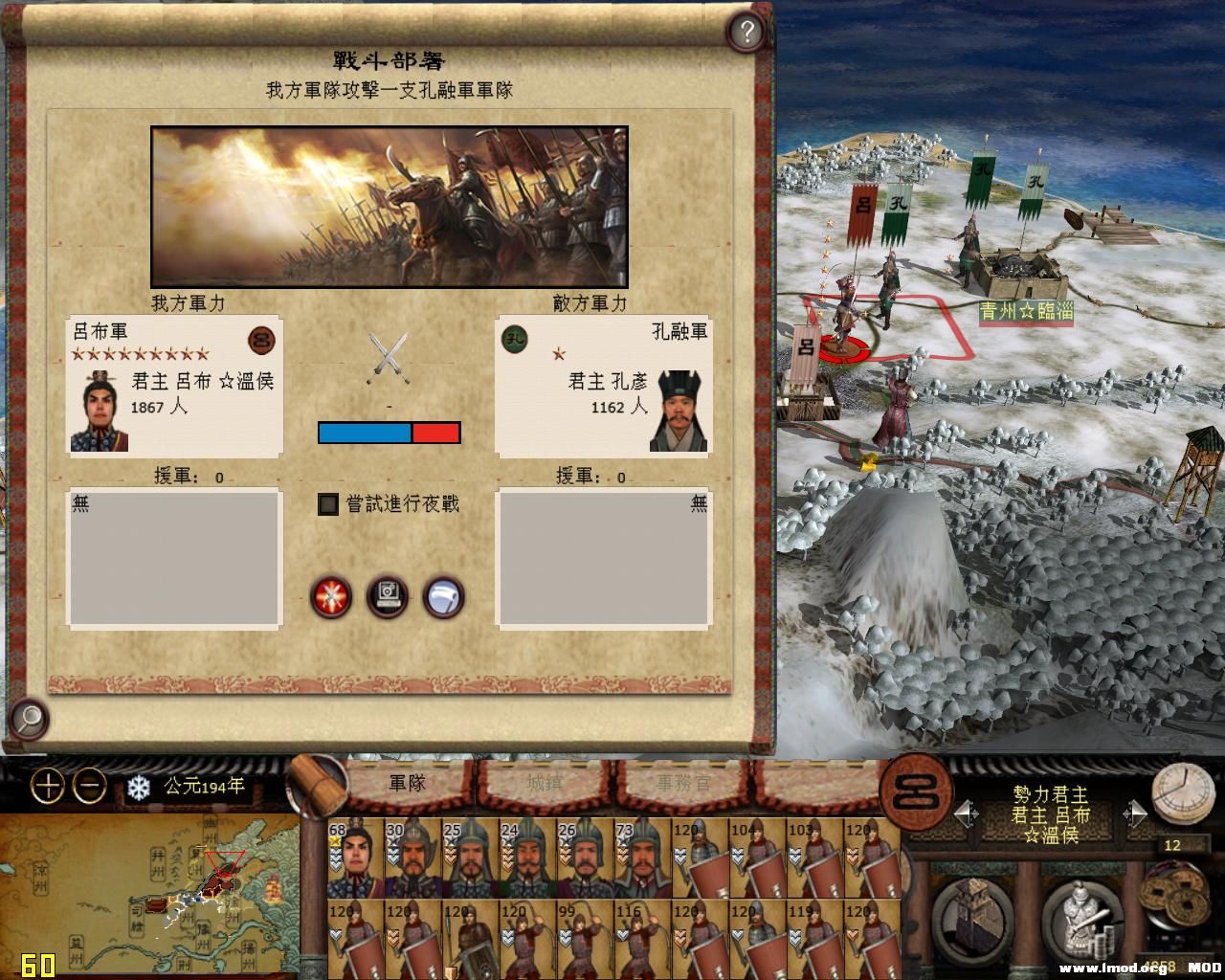Select the red crossed-swords fight battle icon
1225x980 pixels.
point(330,597)
